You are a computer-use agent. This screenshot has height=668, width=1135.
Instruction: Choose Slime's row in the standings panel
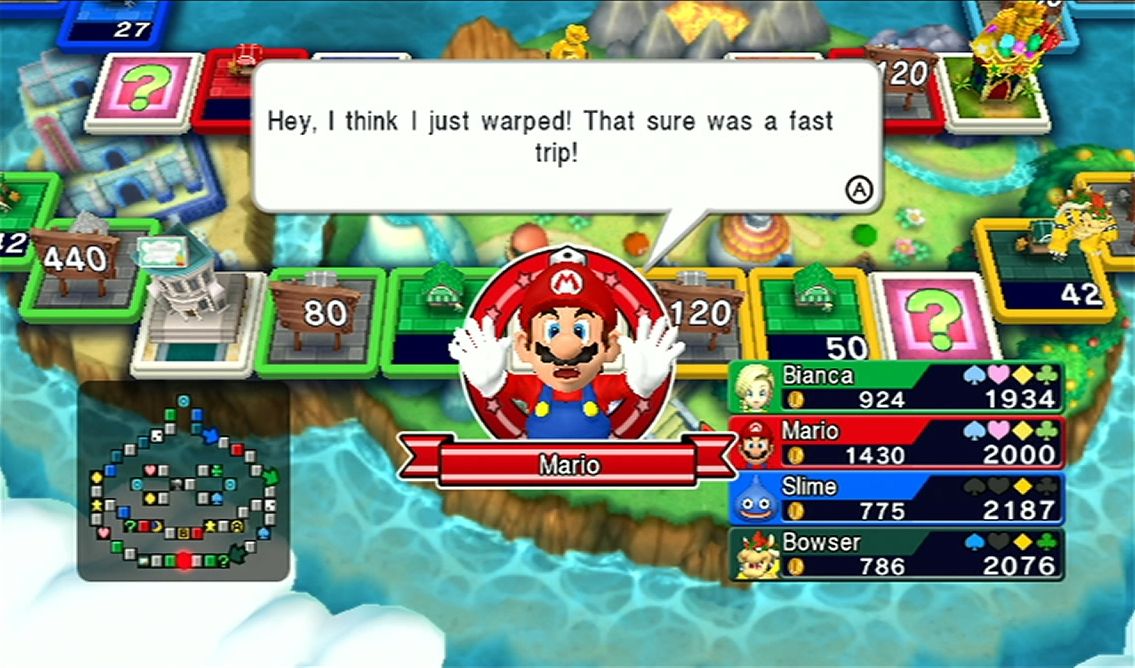pos(895,498)
